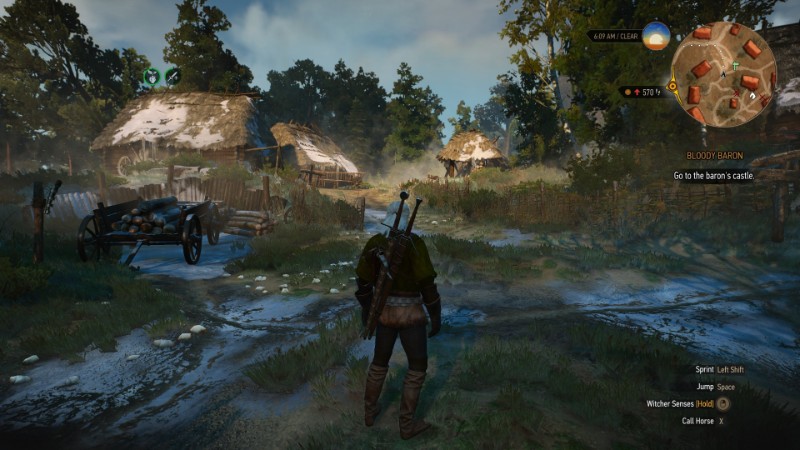Select the green signpost marker on minimap
Image resolution: width=800 pixels, height=450 pixels.
point(733,64)
